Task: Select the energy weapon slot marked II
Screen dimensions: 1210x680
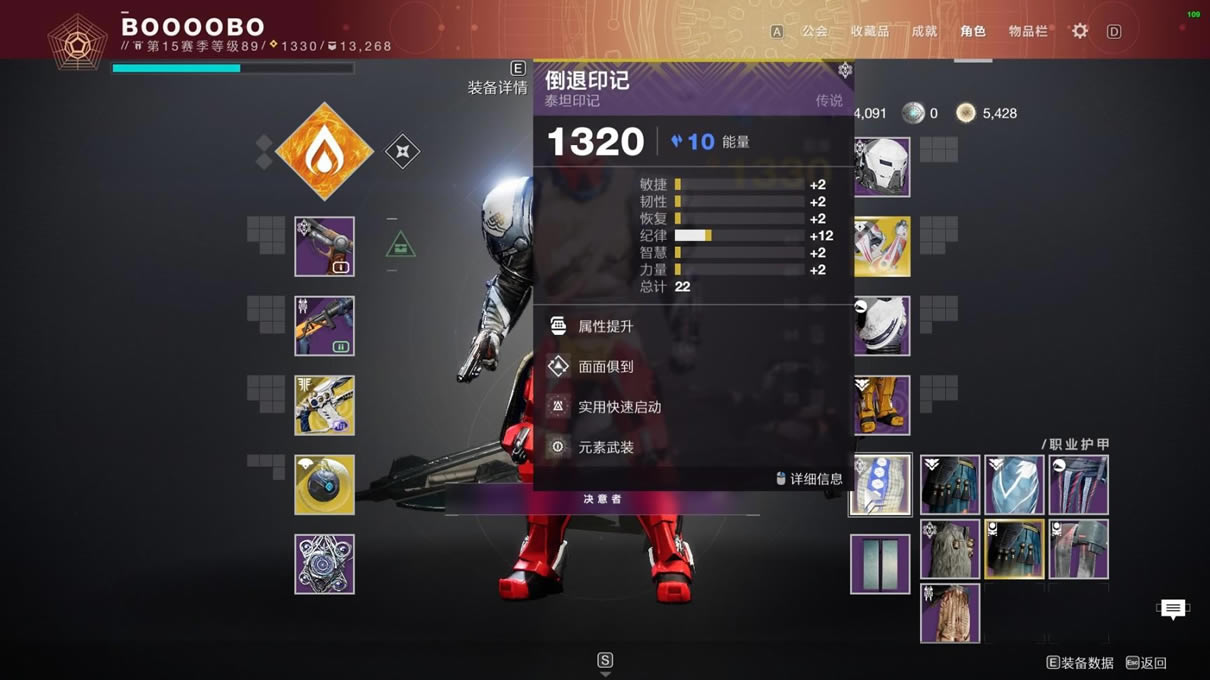Action: [324, 326]
